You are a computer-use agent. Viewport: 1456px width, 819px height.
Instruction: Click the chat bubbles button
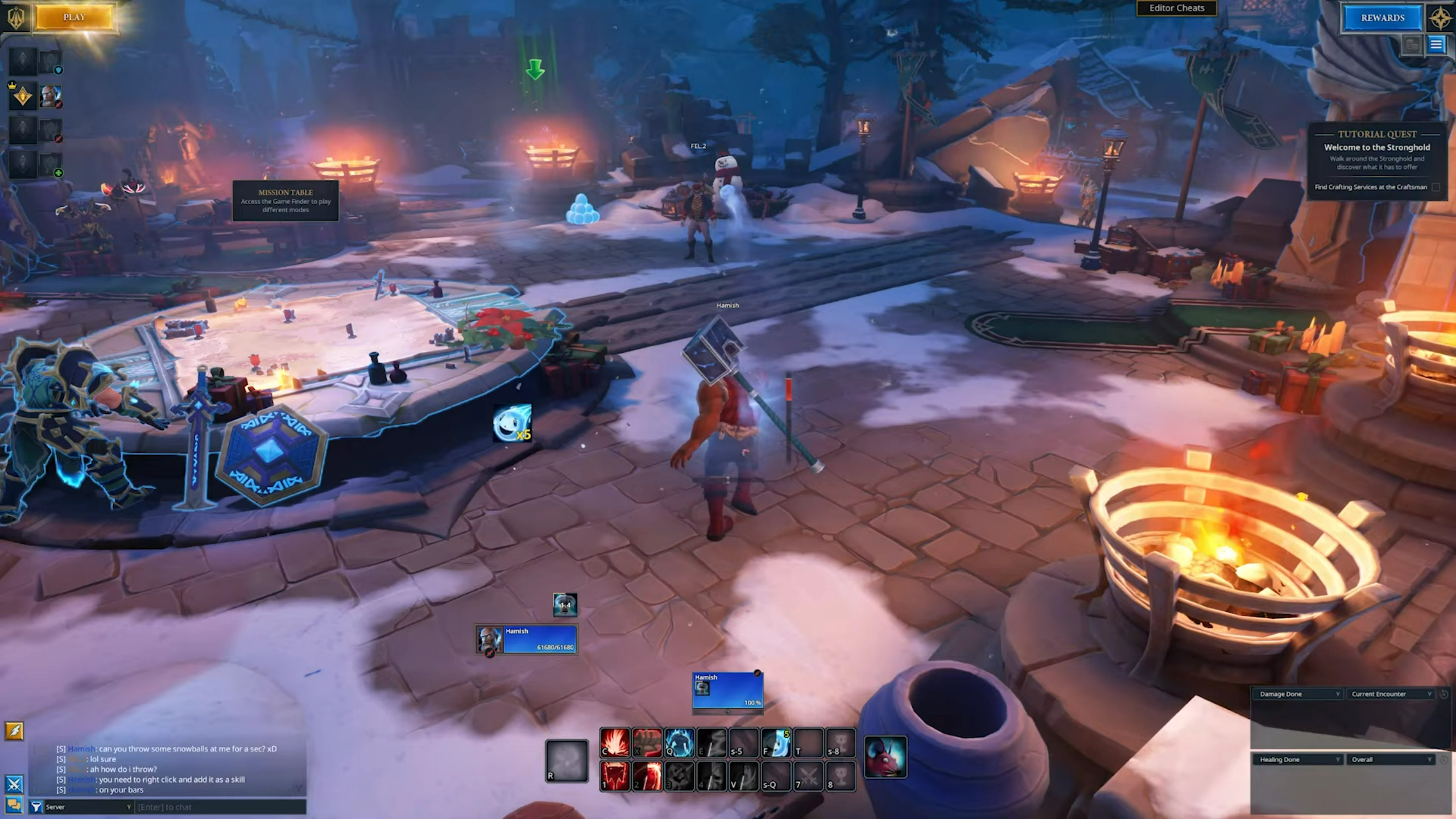(x=14, y=805)
